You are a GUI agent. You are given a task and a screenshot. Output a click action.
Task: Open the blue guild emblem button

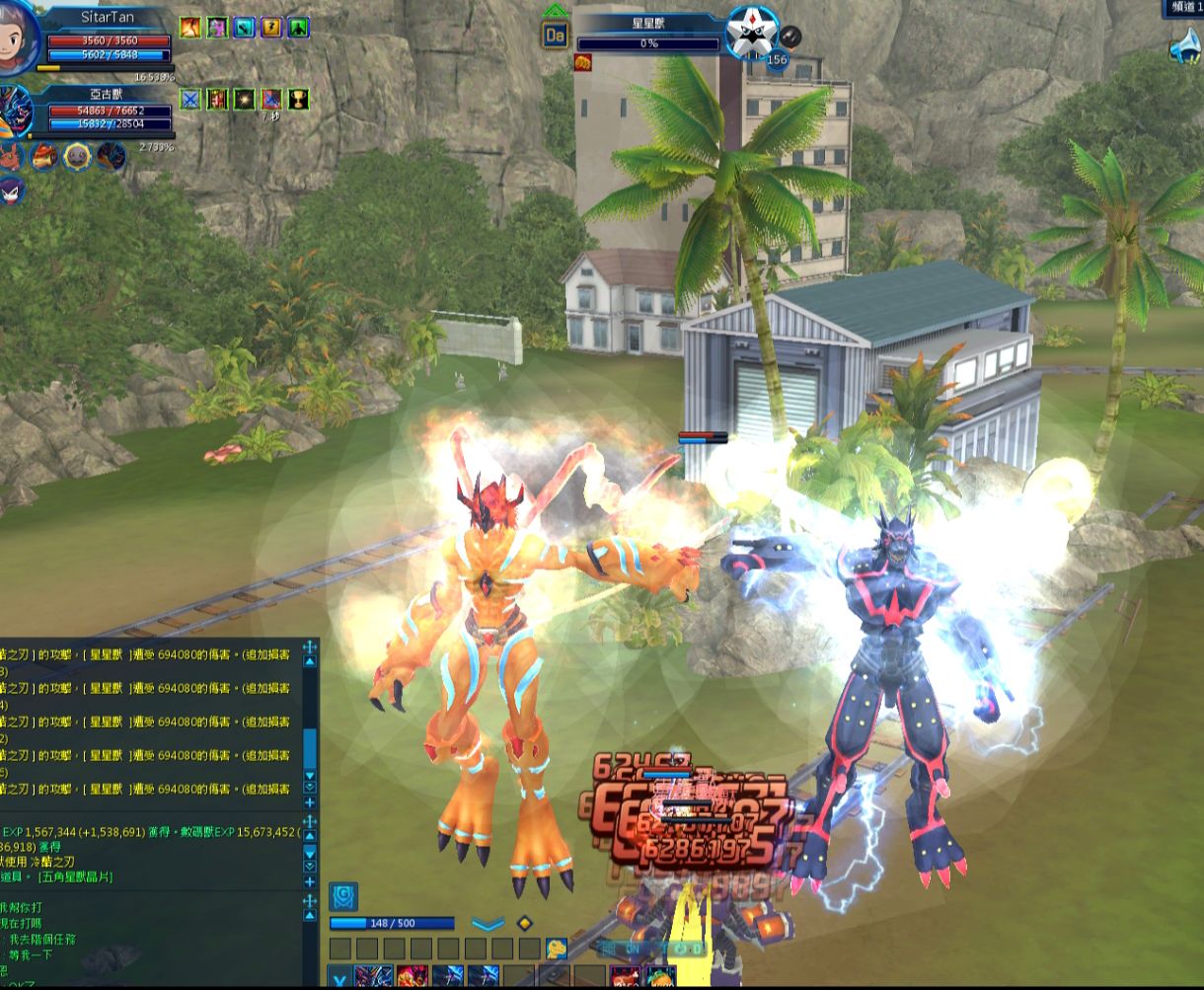[x=342, y=896]
